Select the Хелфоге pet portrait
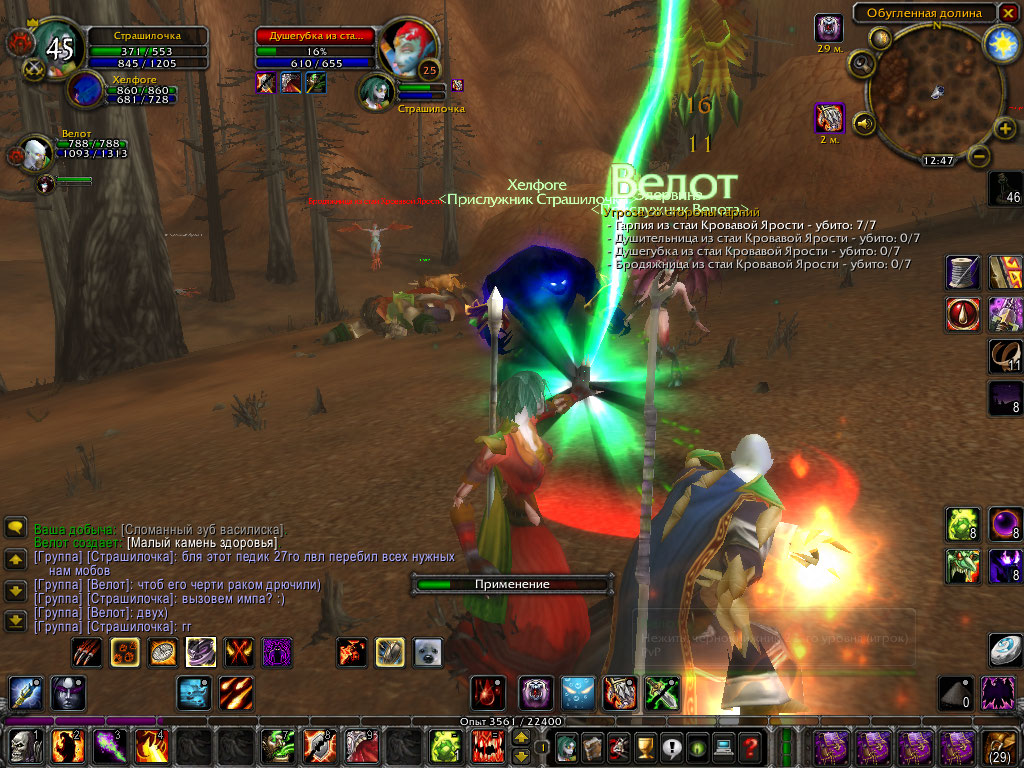Image resolution: width=1024 pixels, height=768 pixels. pyautogui.click(x=86, y=89)
